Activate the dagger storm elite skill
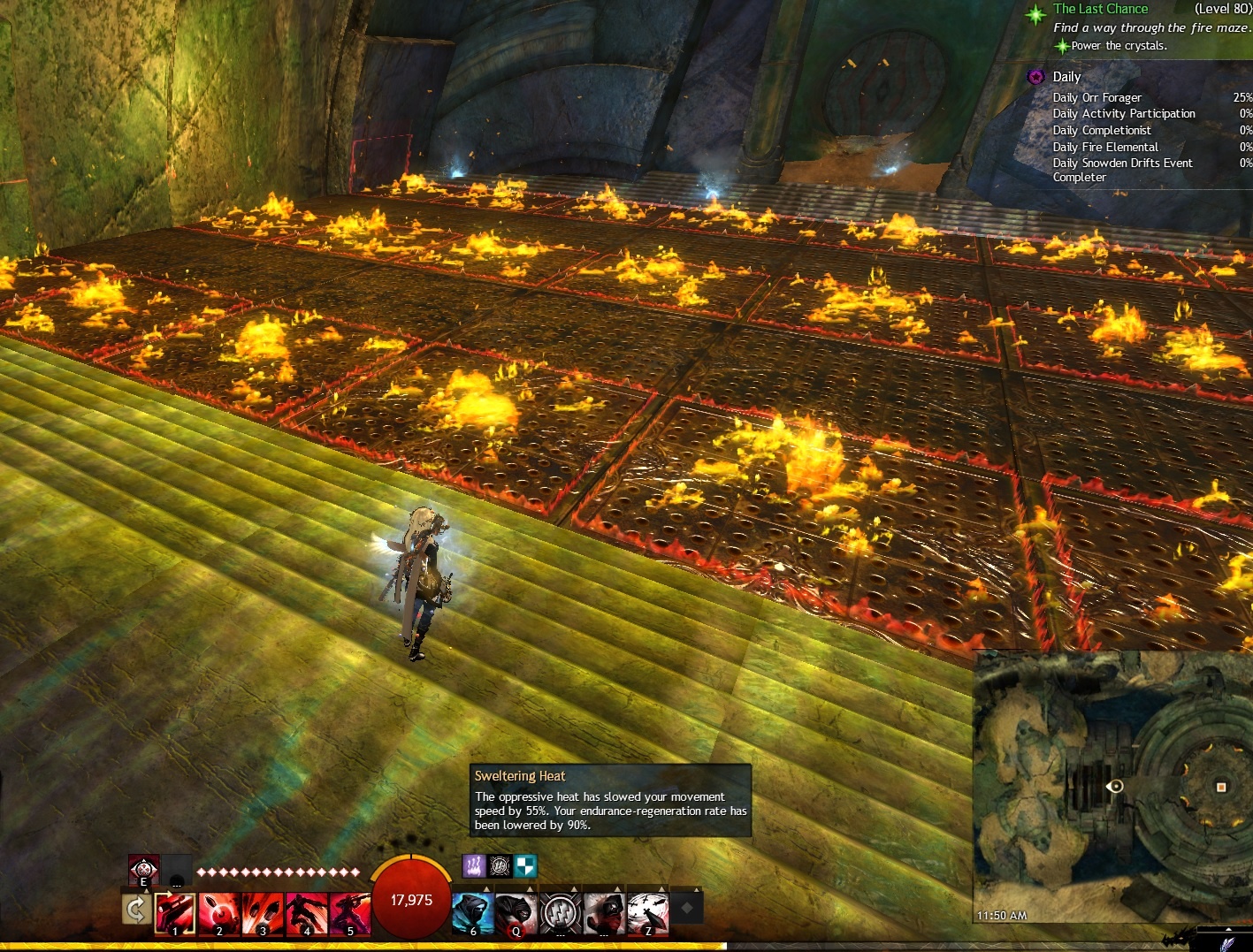1253x952 pixels. pyautogui.click(x=647, y=912)
